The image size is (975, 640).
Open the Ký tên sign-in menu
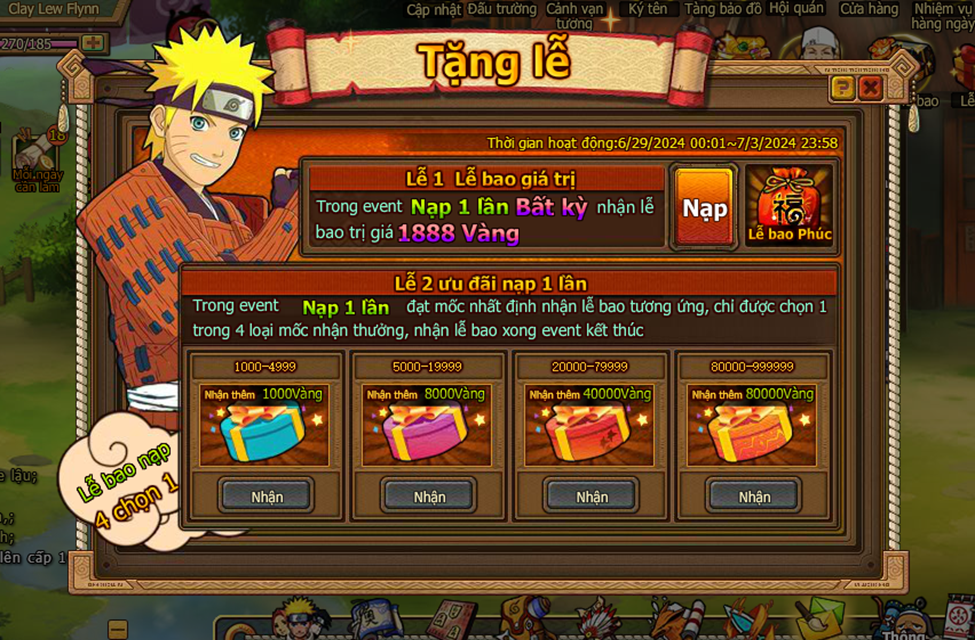pos(647,9)
